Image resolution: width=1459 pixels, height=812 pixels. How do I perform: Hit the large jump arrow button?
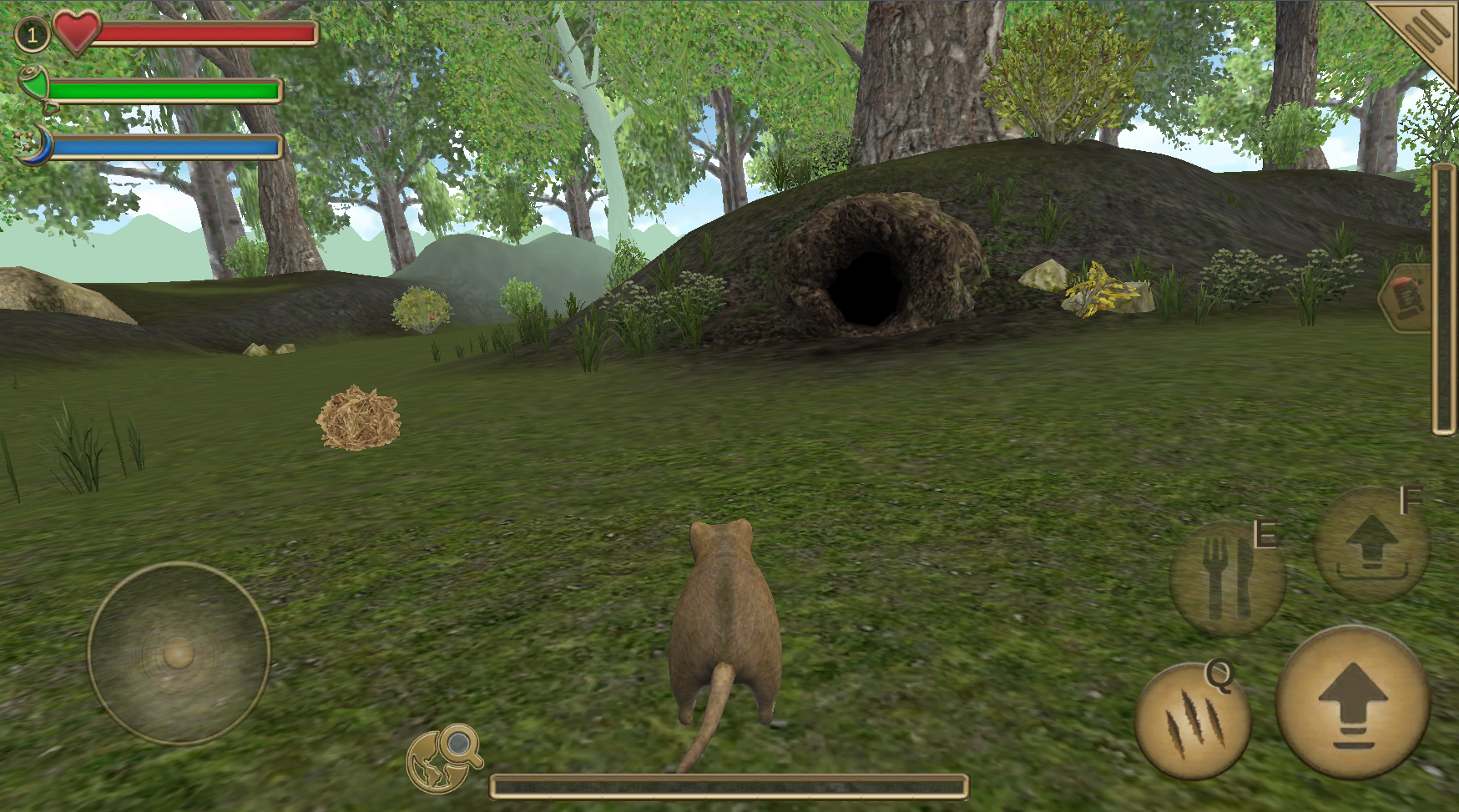click(x=1353, y=703)
